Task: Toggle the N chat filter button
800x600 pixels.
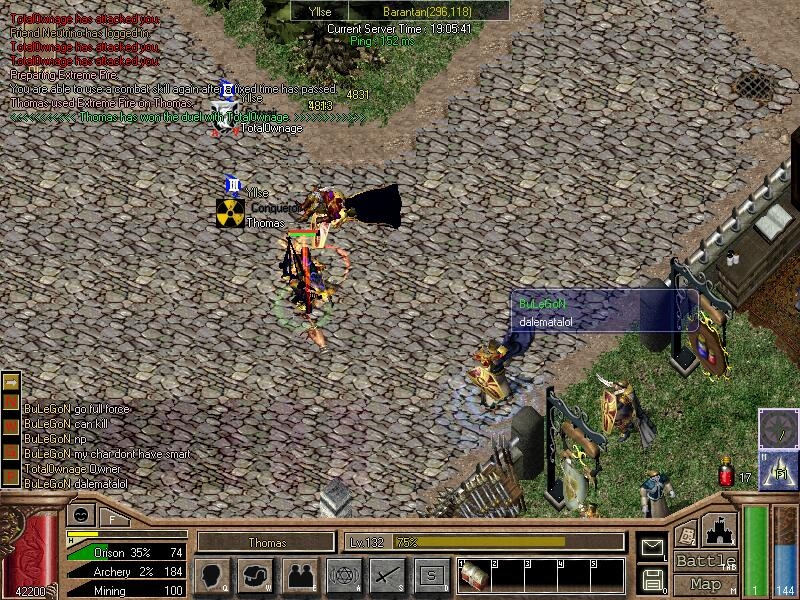Action: [x=11, y=402]
